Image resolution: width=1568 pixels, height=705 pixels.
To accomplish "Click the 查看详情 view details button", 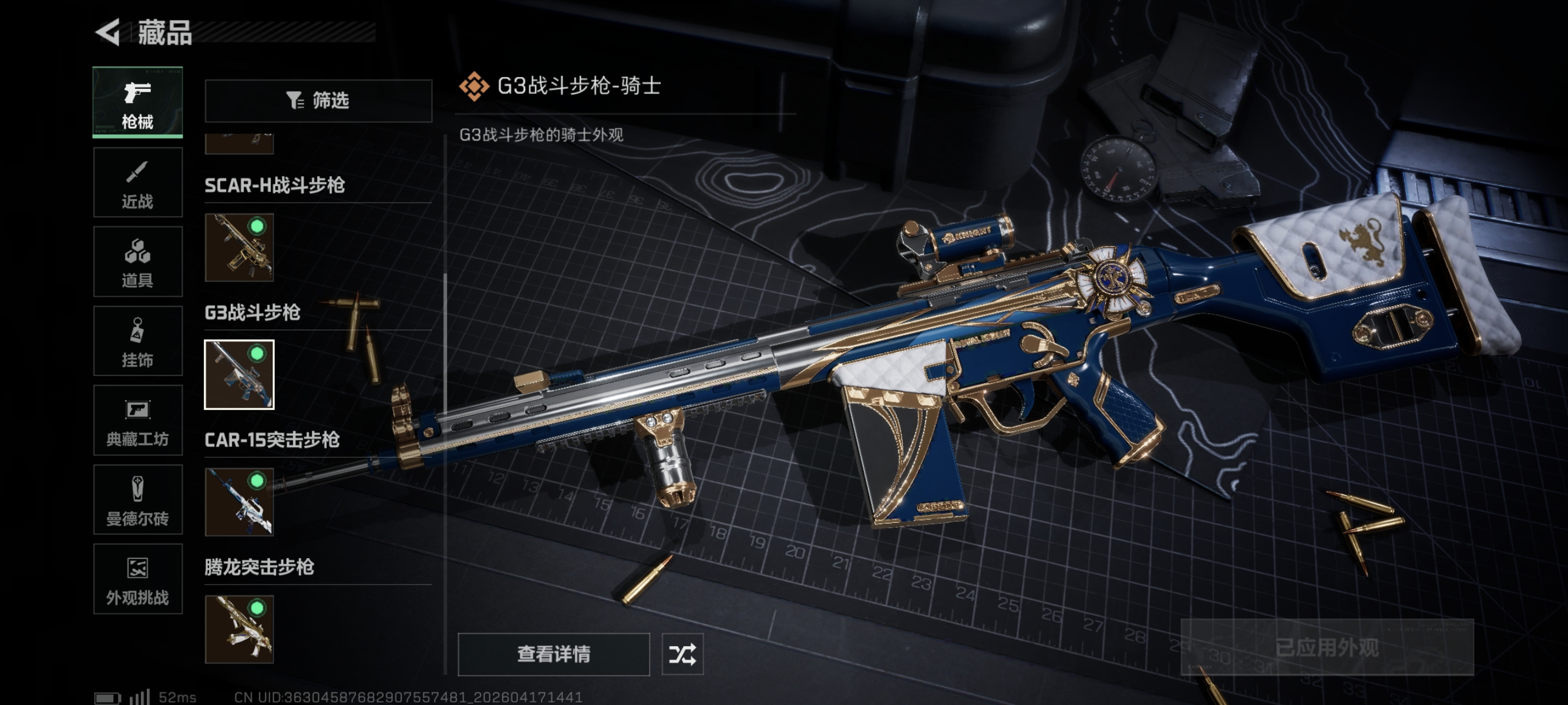I will tap(553, 654).
